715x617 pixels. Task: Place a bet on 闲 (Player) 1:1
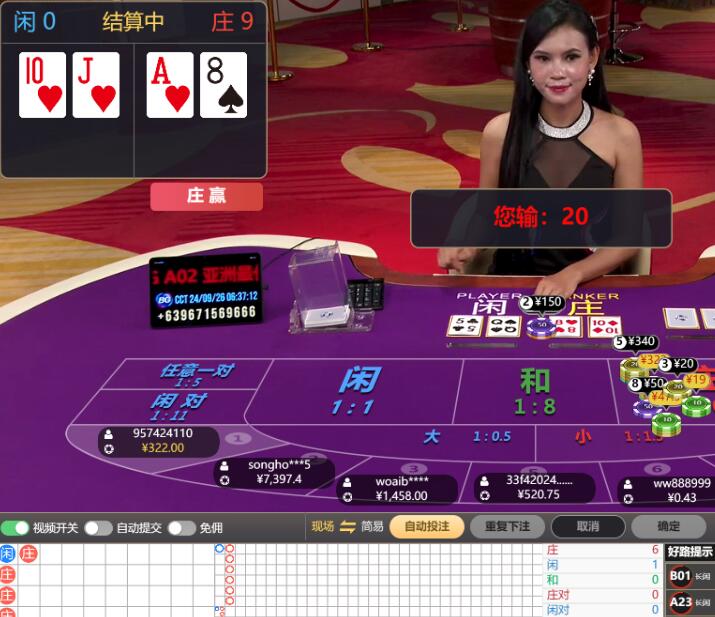click(358, 391)
